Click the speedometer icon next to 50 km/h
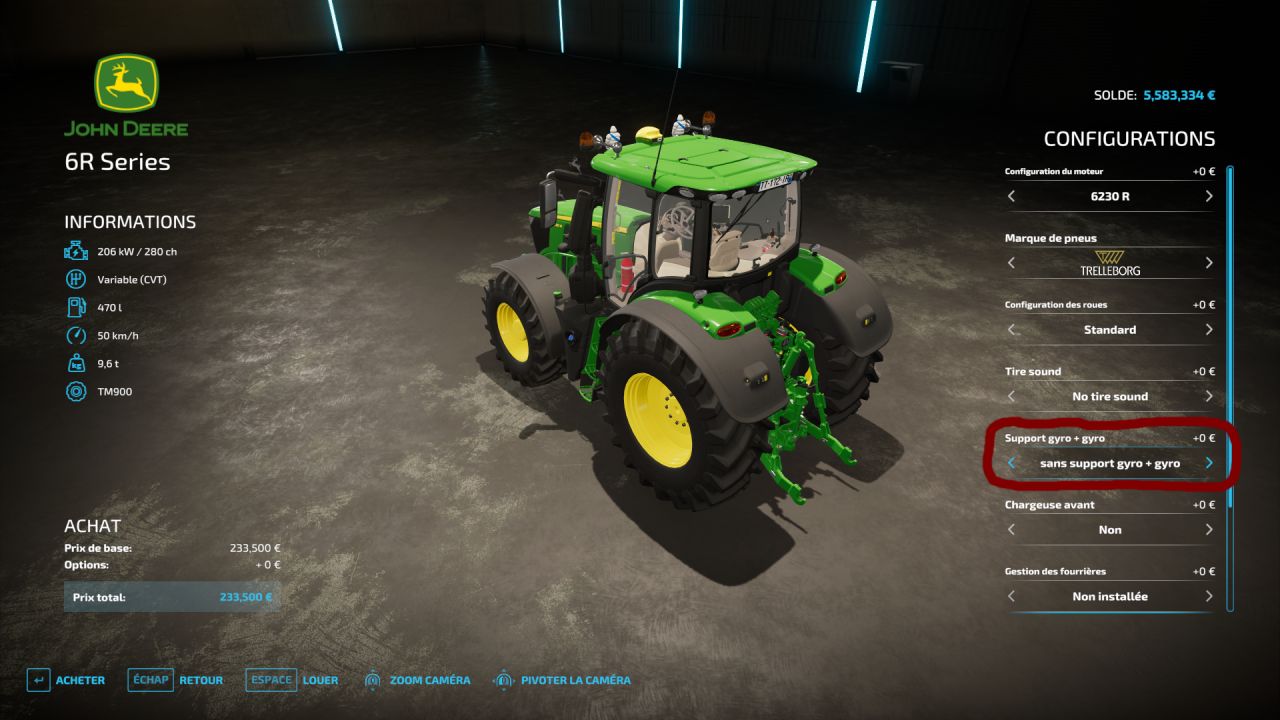The image size is (1280, 720). tap(75, 335)
